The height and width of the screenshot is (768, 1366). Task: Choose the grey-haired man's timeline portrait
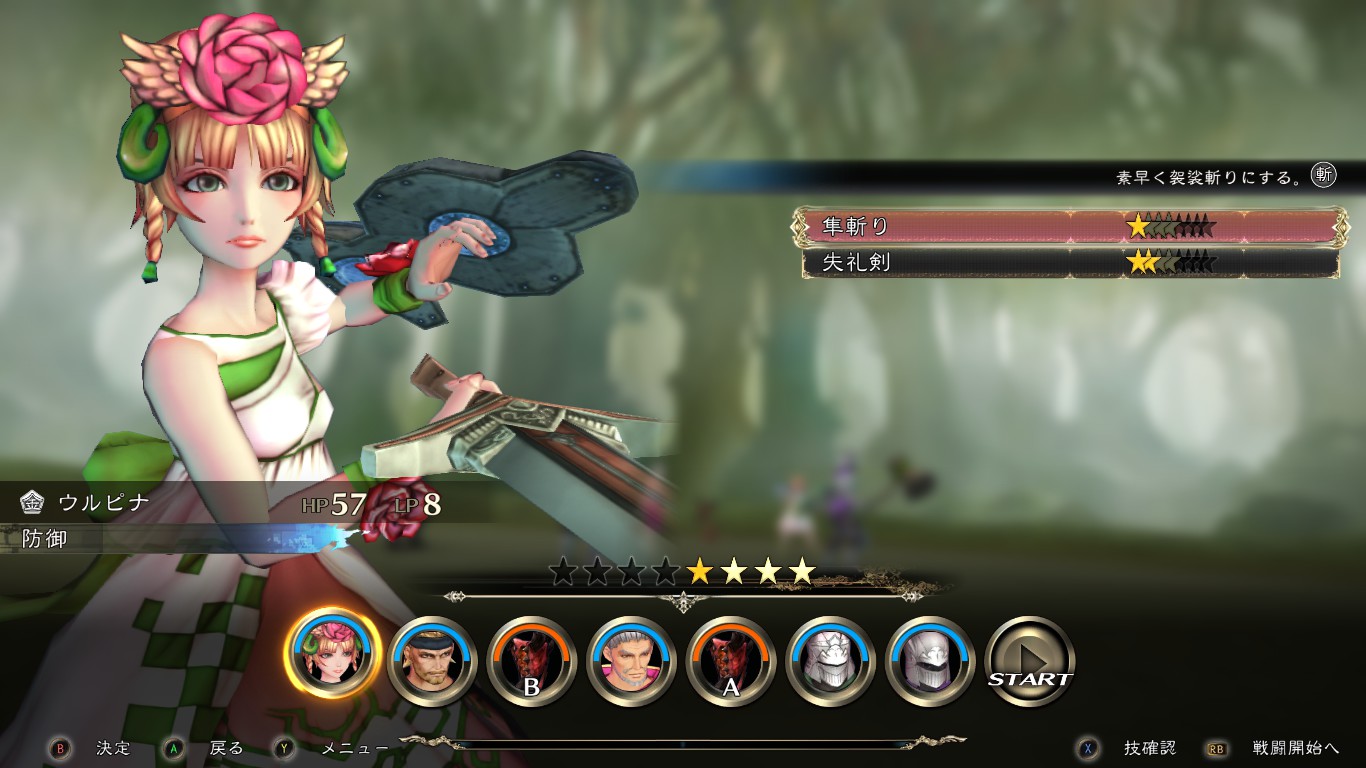coord(631,661)
